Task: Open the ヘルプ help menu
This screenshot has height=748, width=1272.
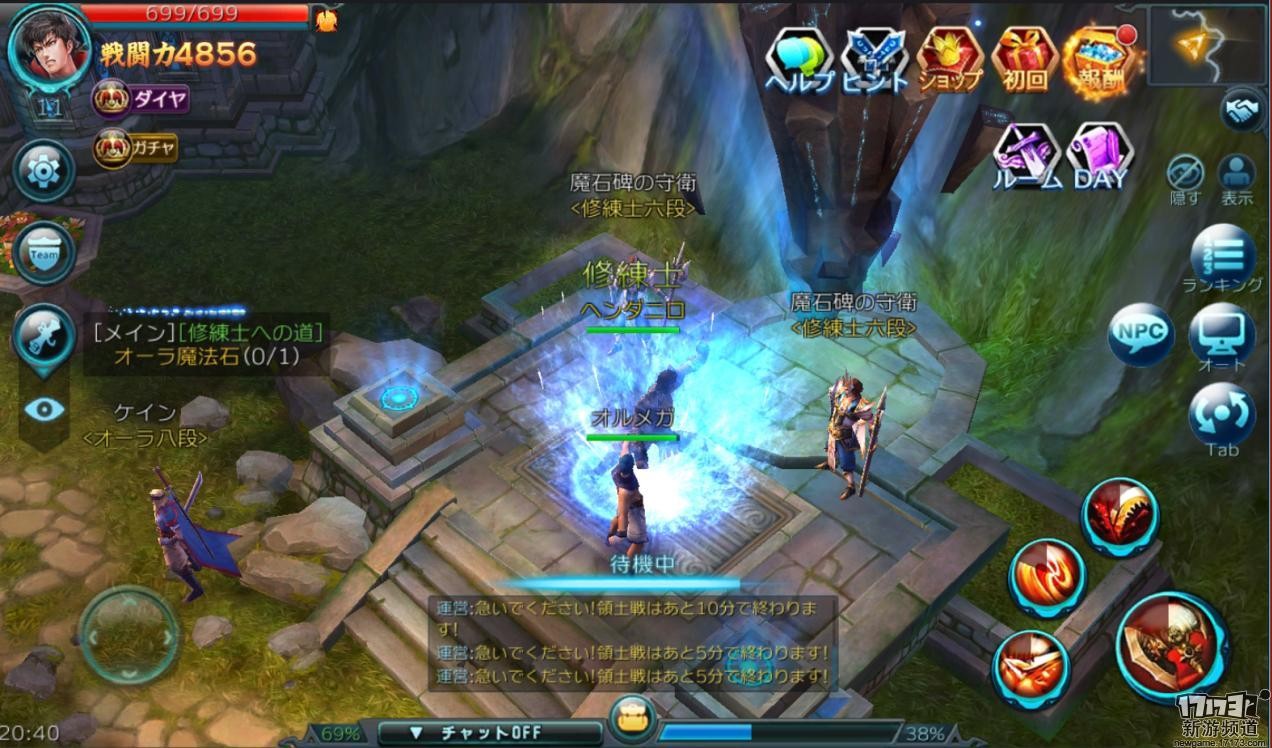Action: [x=799, y=60]
